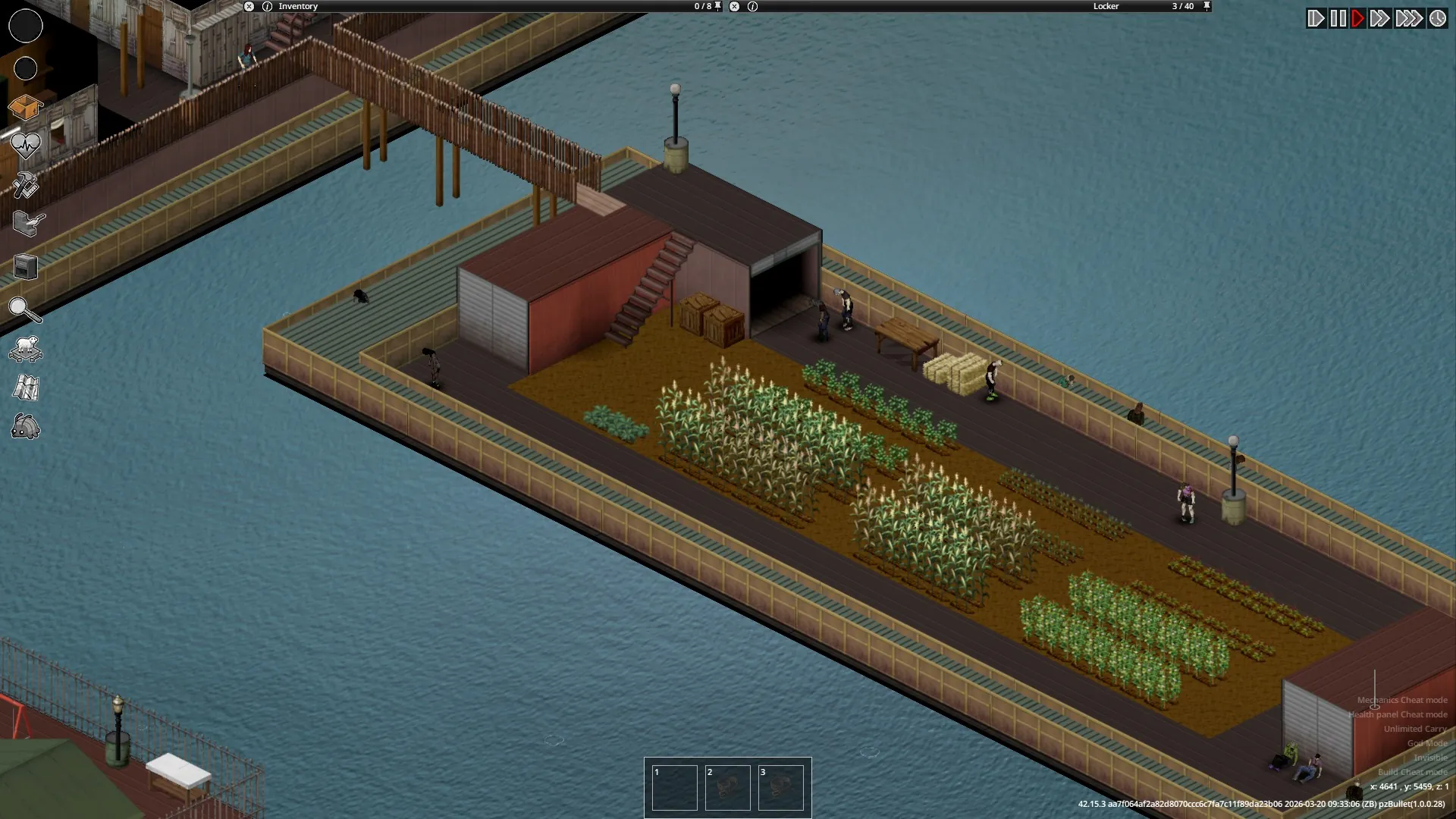Screen dimensions: 1456x819
Task: Set game speed to normal play
Action: point(1357,18)
